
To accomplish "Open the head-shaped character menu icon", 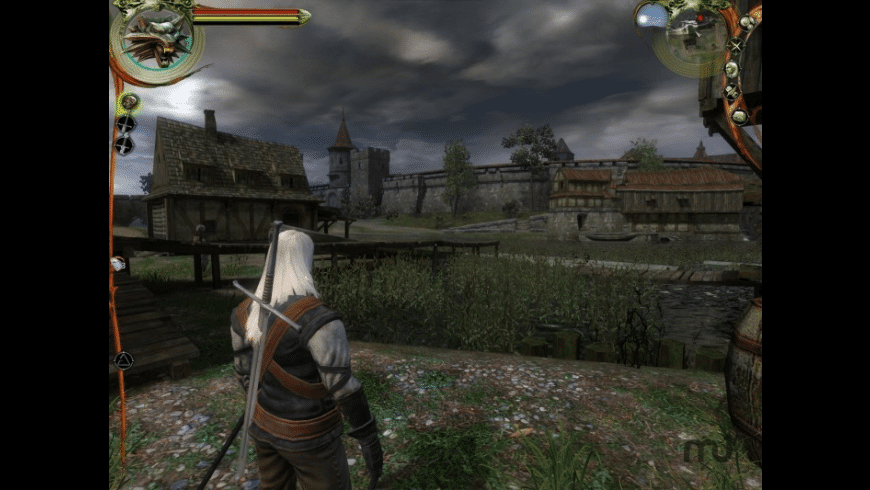I will pyautogui.click(x=731, y=69).
